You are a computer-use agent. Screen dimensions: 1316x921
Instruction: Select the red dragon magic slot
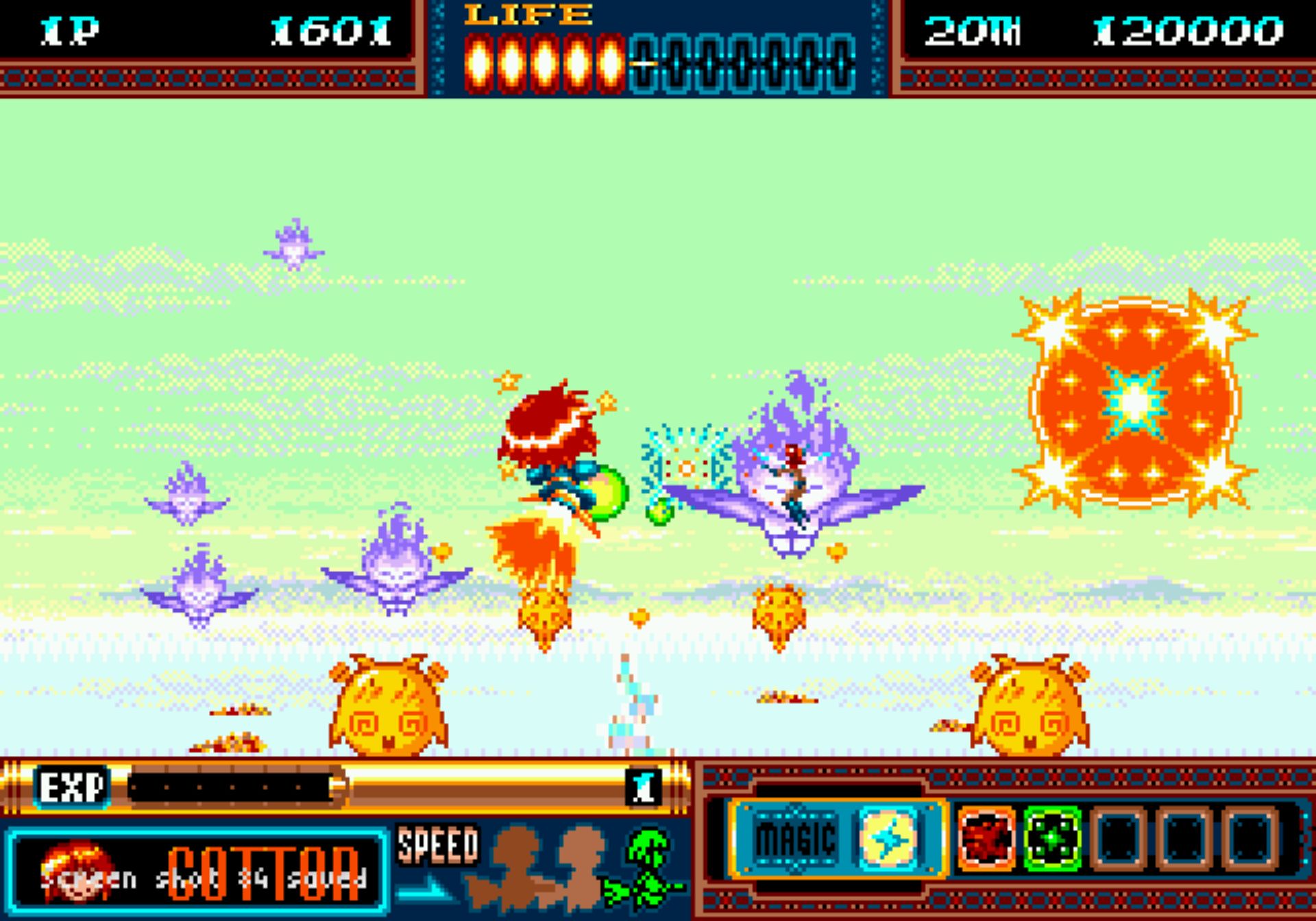pos(986,838)
